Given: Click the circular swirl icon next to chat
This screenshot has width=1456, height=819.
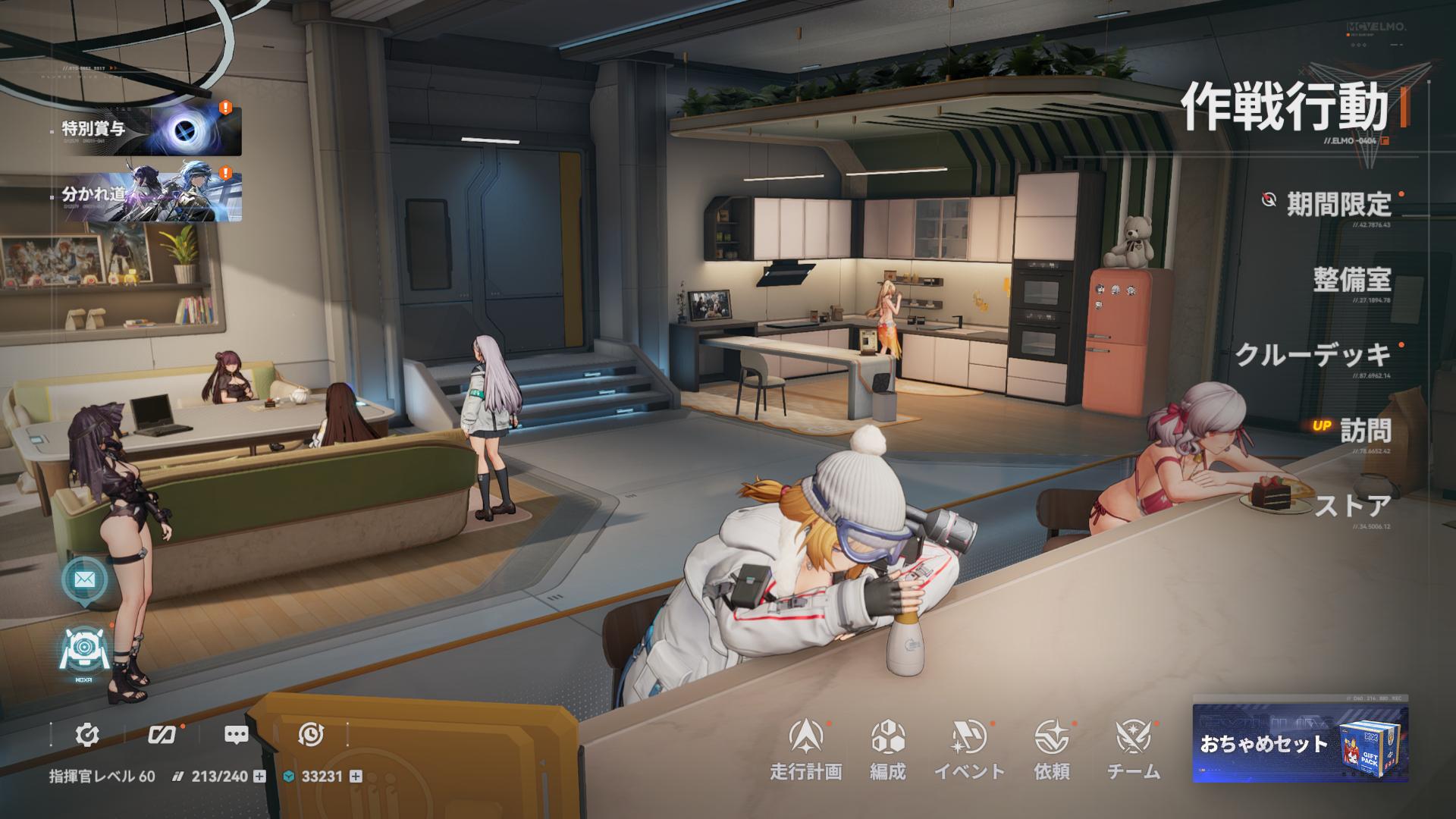Looking at the screenshot, I should coord(311,735).
